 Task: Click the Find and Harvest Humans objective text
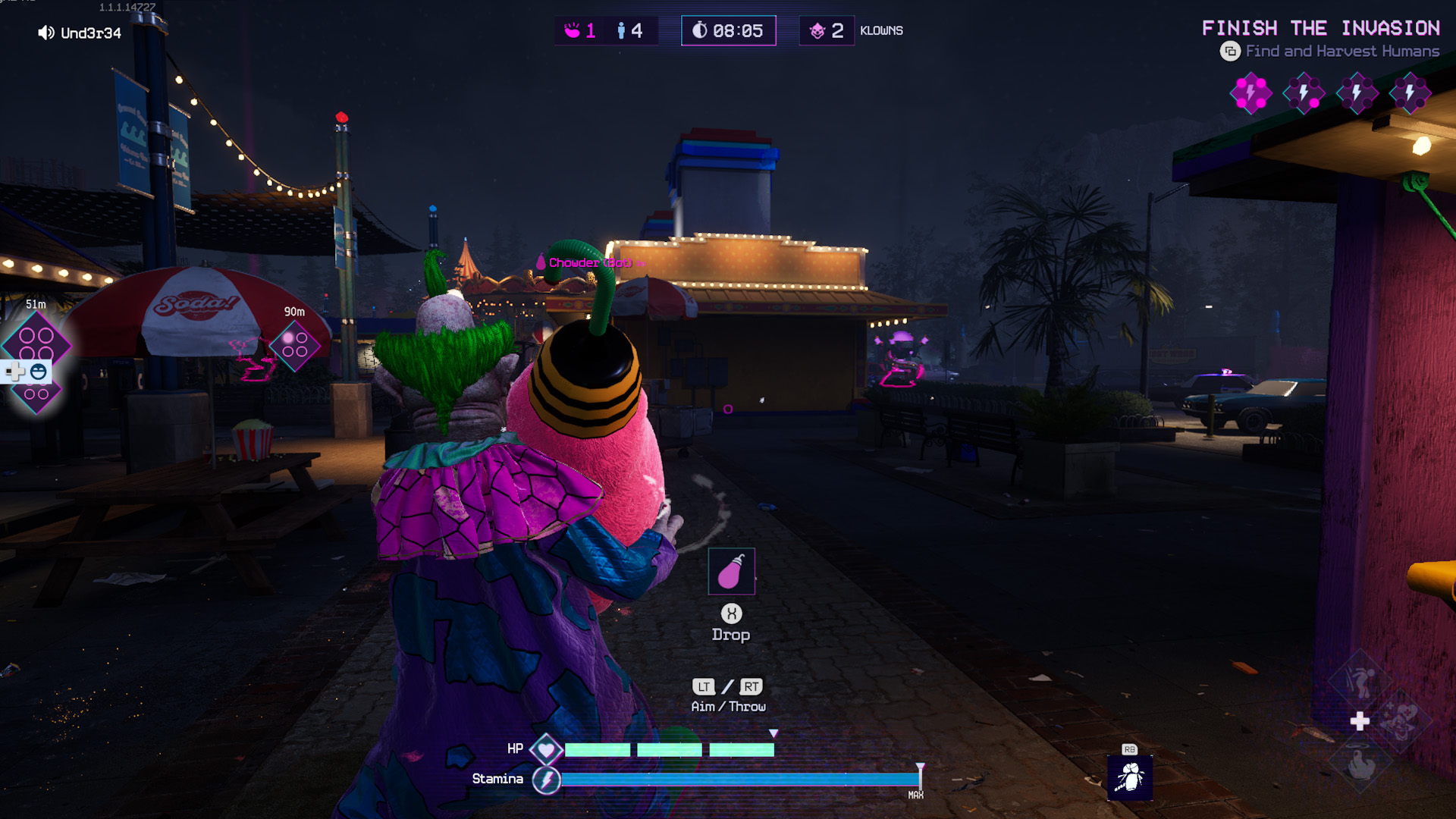tap(1341, 52)
